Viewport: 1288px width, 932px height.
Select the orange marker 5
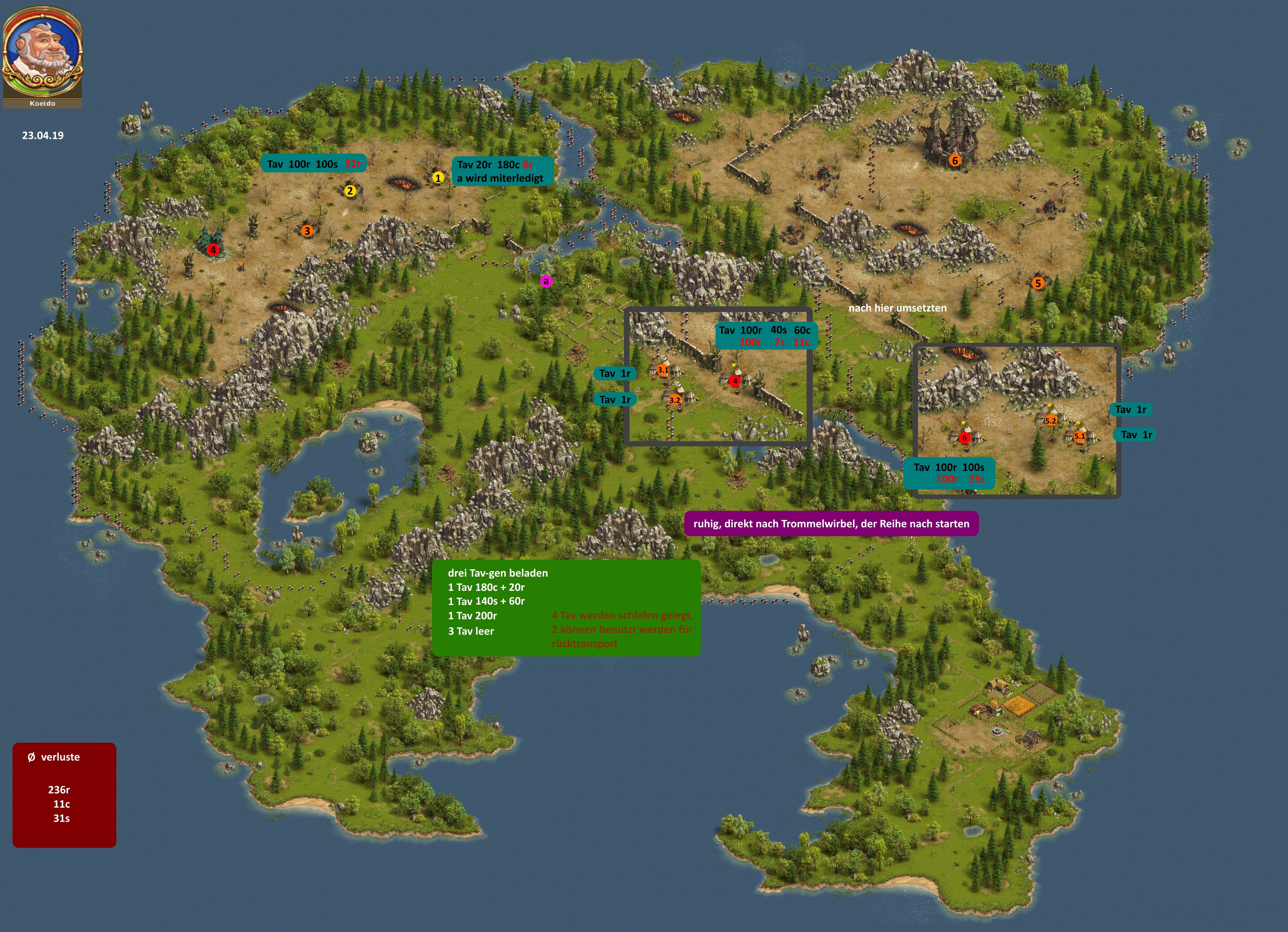tap(1038, 283)
